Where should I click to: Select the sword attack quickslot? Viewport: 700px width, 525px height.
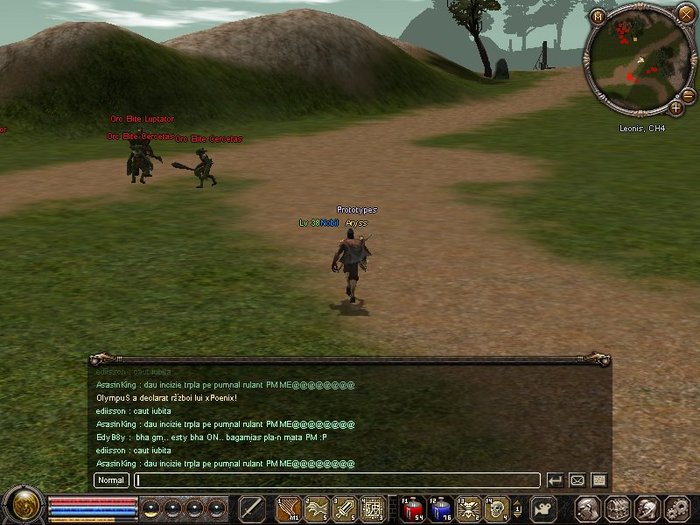[253, 508]
